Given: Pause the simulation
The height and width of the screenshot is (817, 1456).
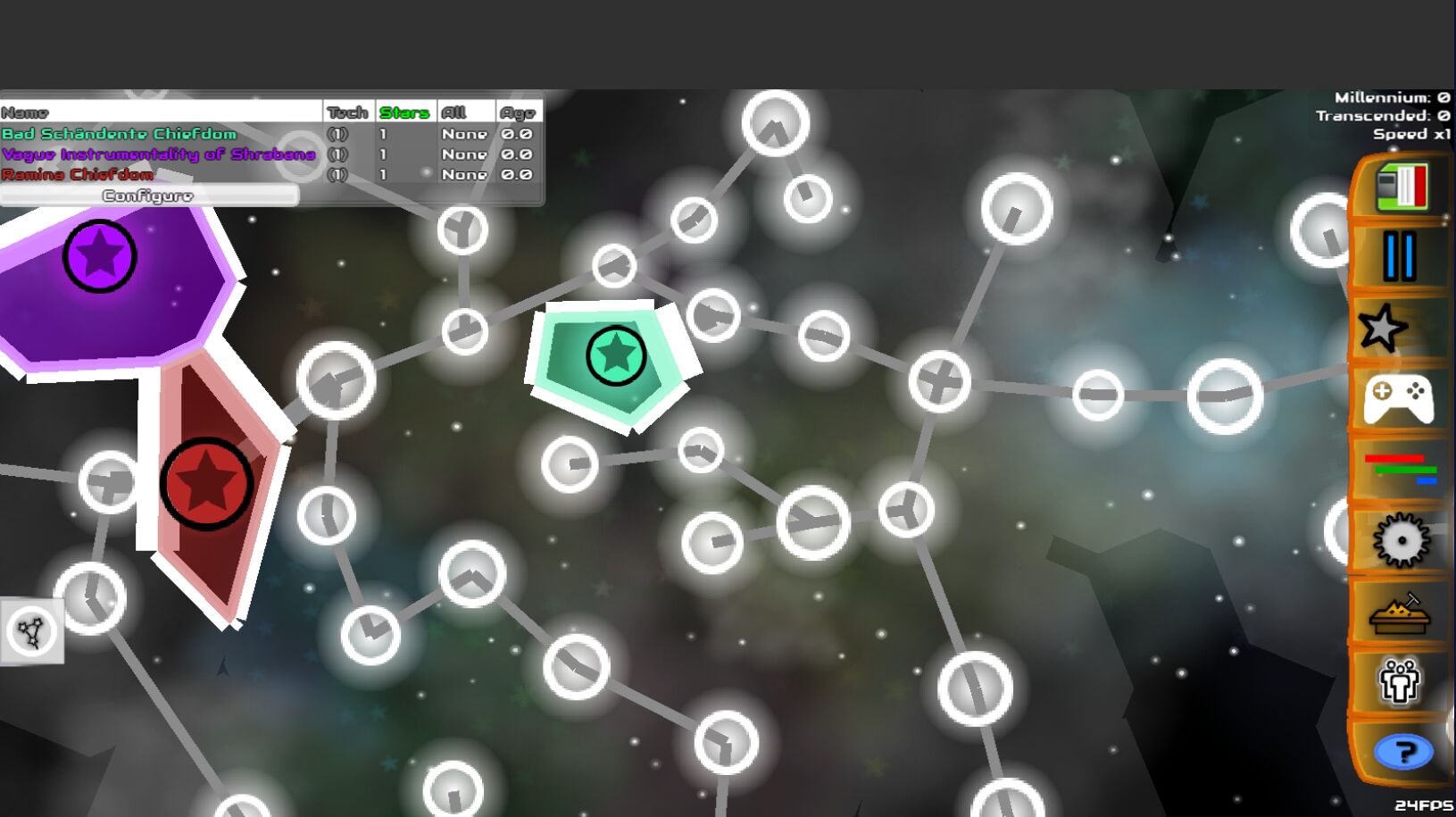Looking at the screenshot, I should pyautogui.click(x=1400, y=256).
